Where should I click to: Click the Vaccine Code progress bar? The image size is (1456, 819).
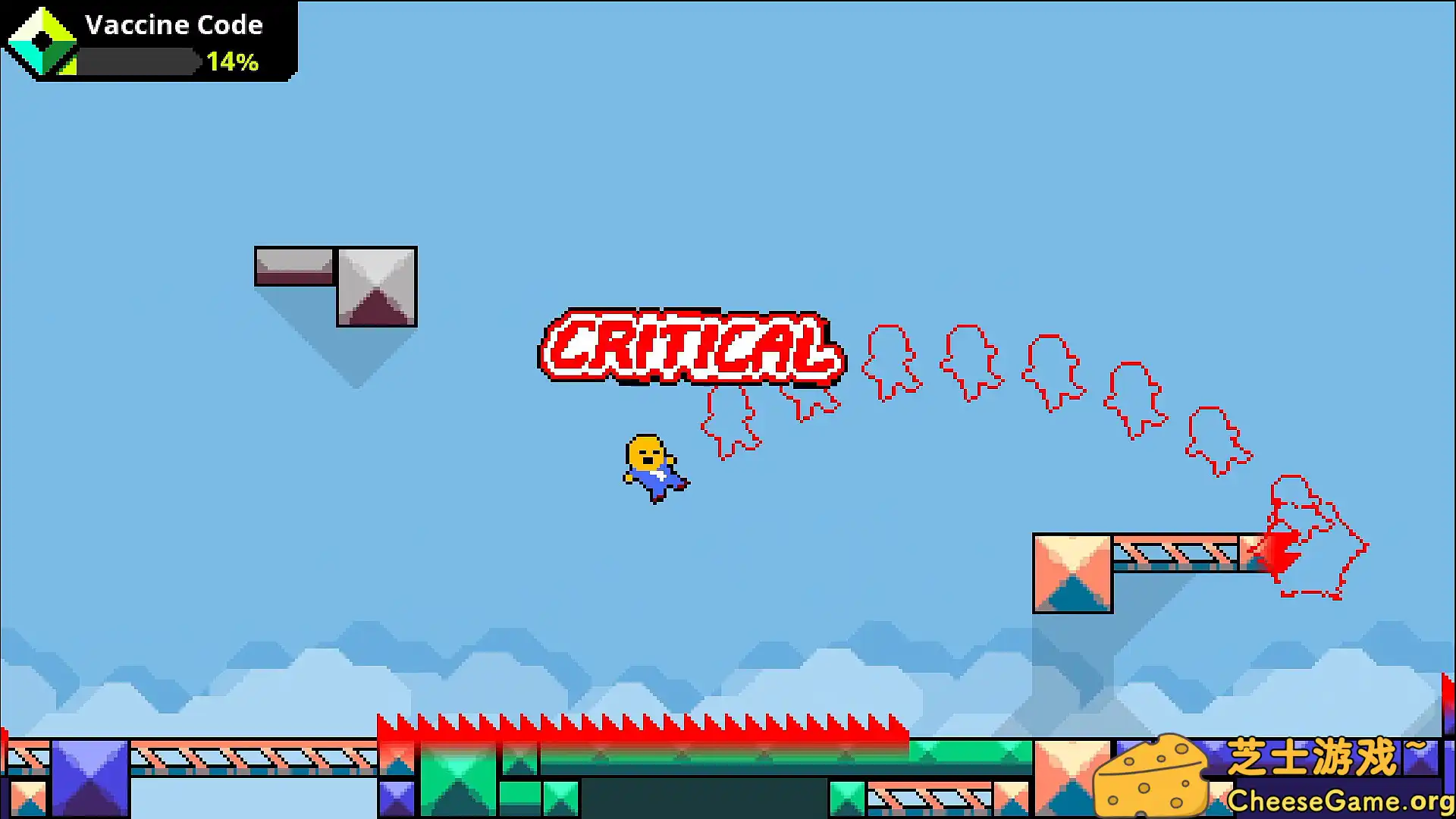pos(136,60)
